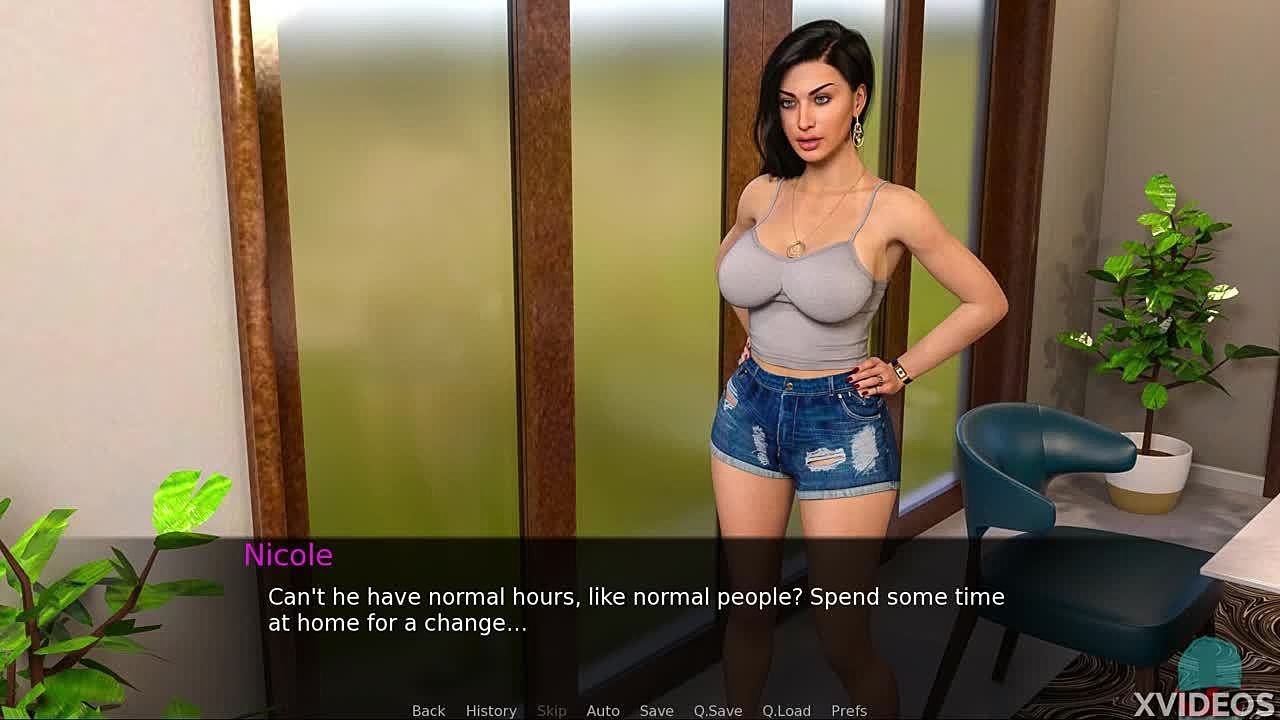
Task: Quick load with Q.Load
Action: point(786,710)
